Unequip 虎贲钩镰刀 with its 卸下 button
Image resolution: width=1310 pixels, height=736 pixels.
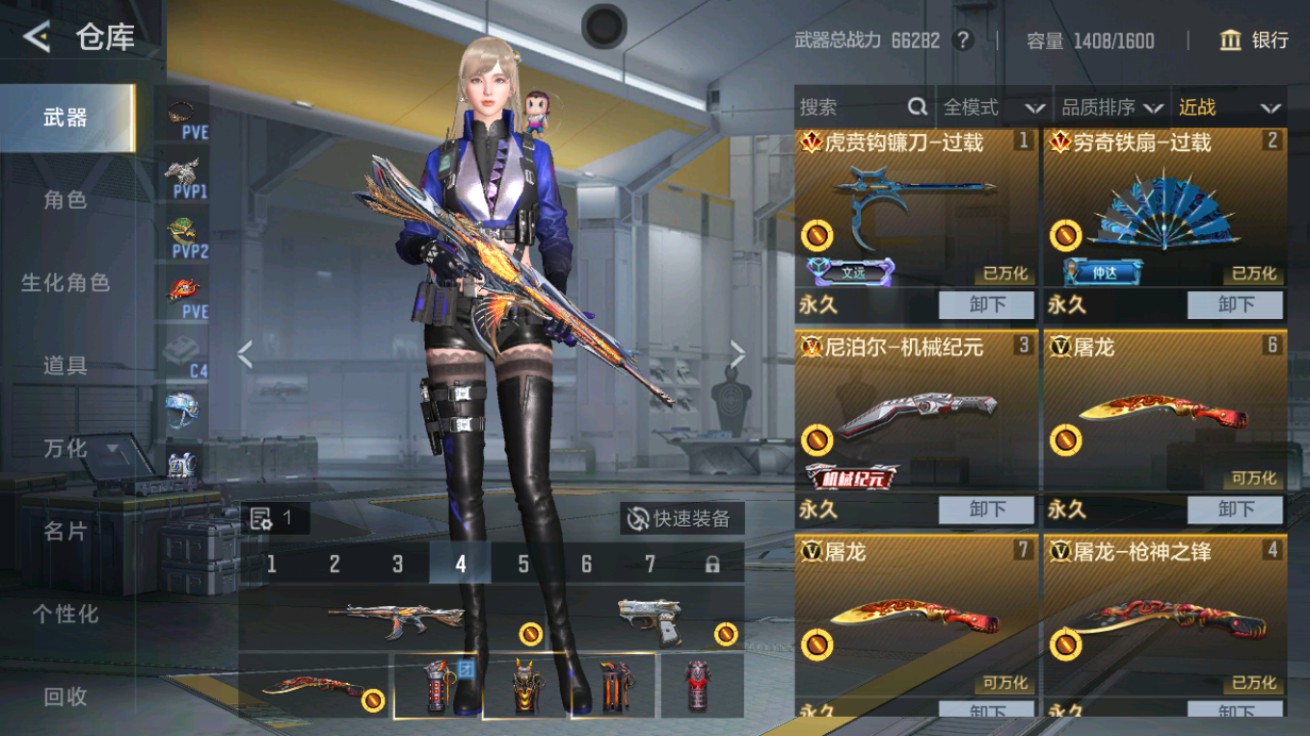(x=987, y=305)
